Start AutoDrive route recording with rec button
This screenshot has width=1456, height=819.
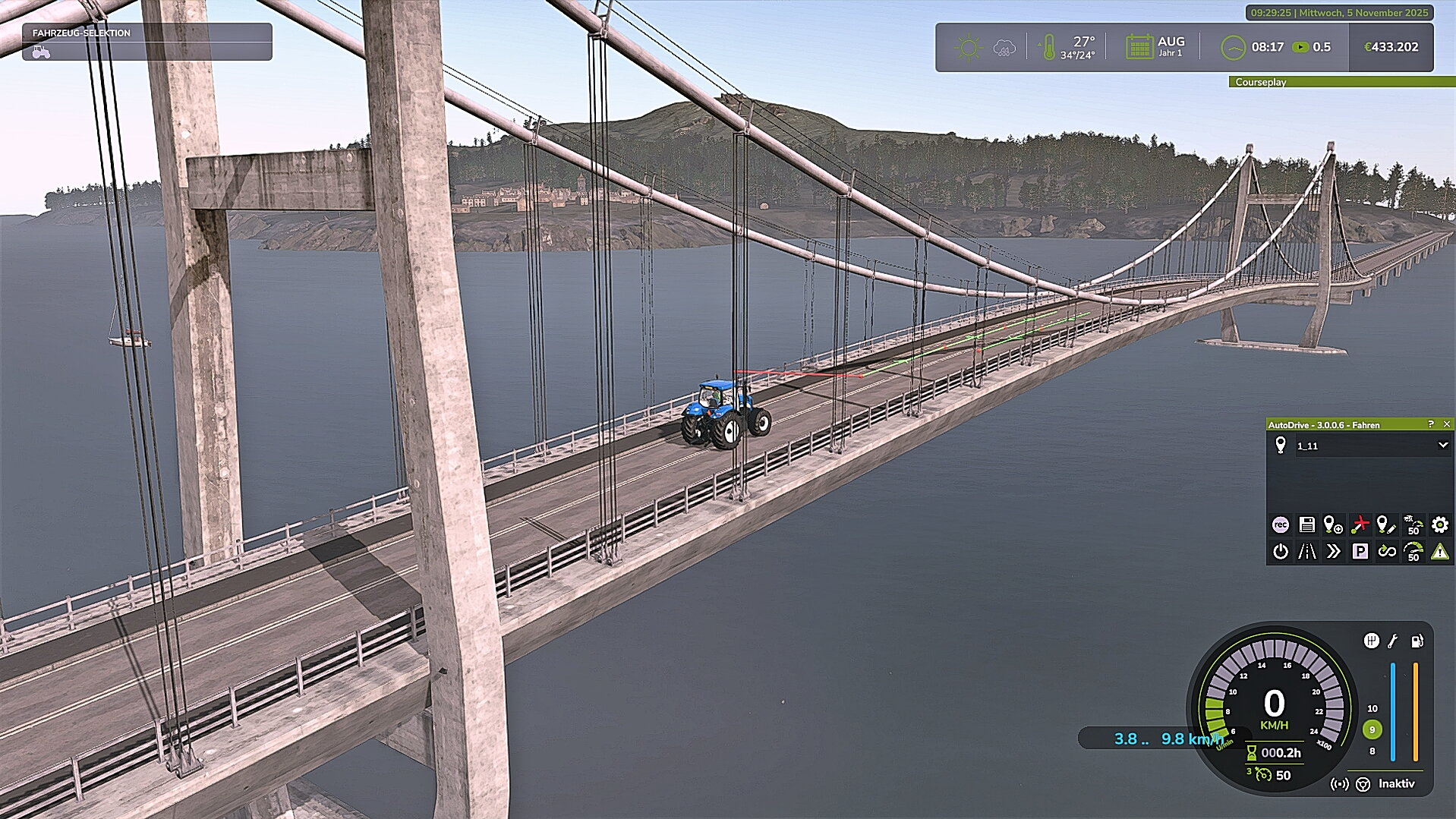pyautogui.click(x=1280, y=524)
